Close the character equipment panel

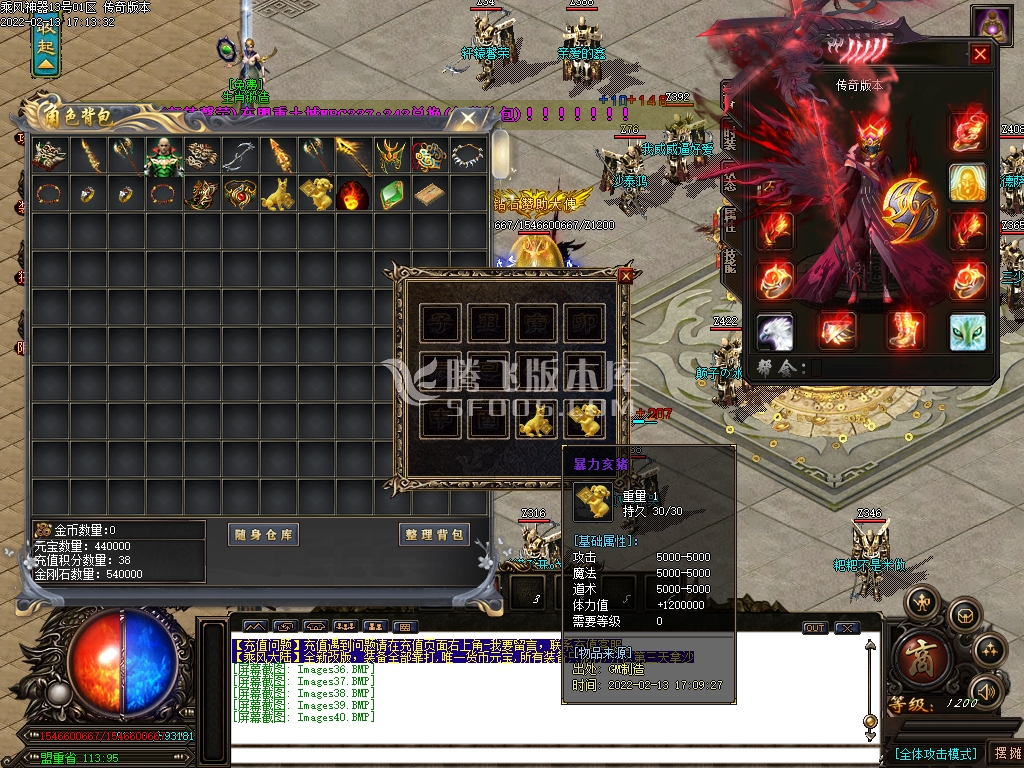(980, 54)
